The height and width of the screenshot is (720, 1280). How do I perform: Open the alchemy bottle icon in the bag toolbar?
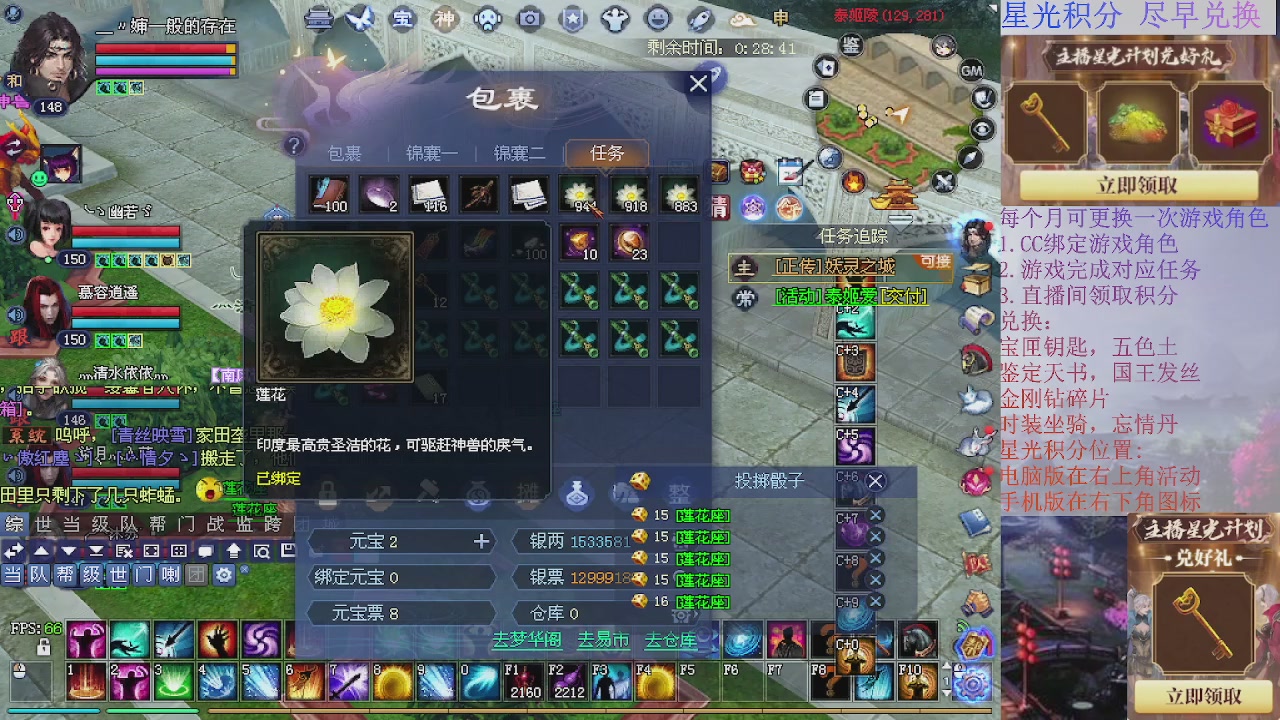(x=577, y=492)
